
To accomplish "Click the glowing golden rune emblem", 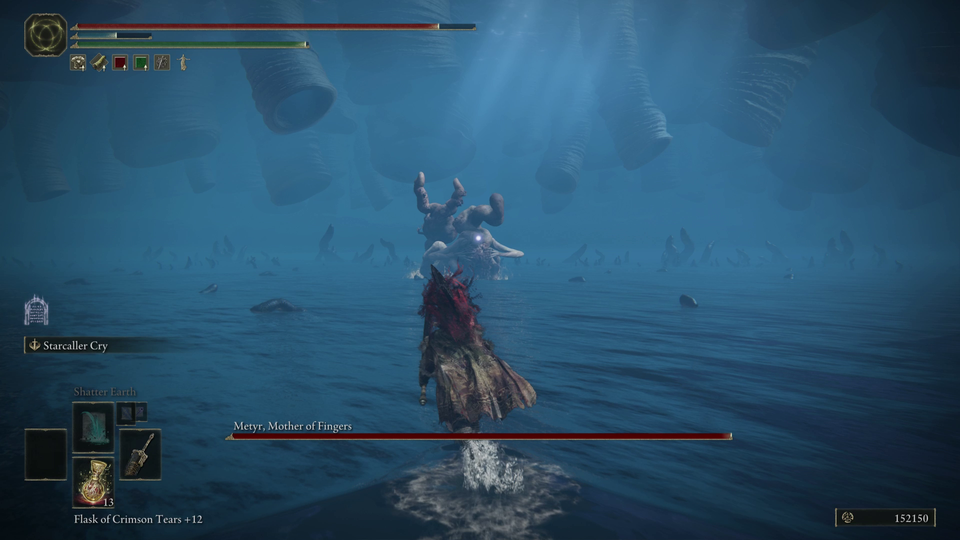I will [45, 35].
